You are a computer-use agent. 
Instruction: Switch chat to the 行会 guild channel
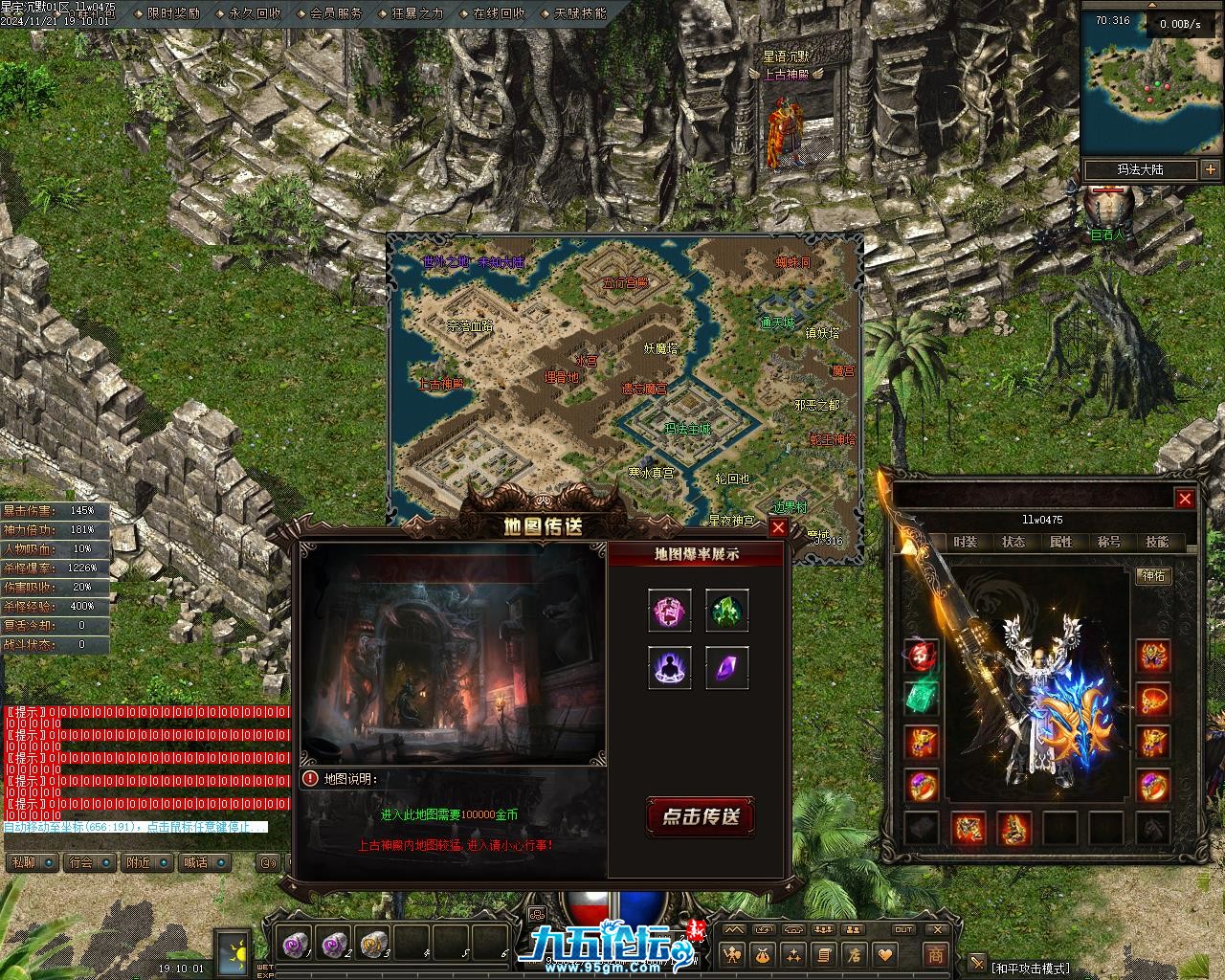81,862
